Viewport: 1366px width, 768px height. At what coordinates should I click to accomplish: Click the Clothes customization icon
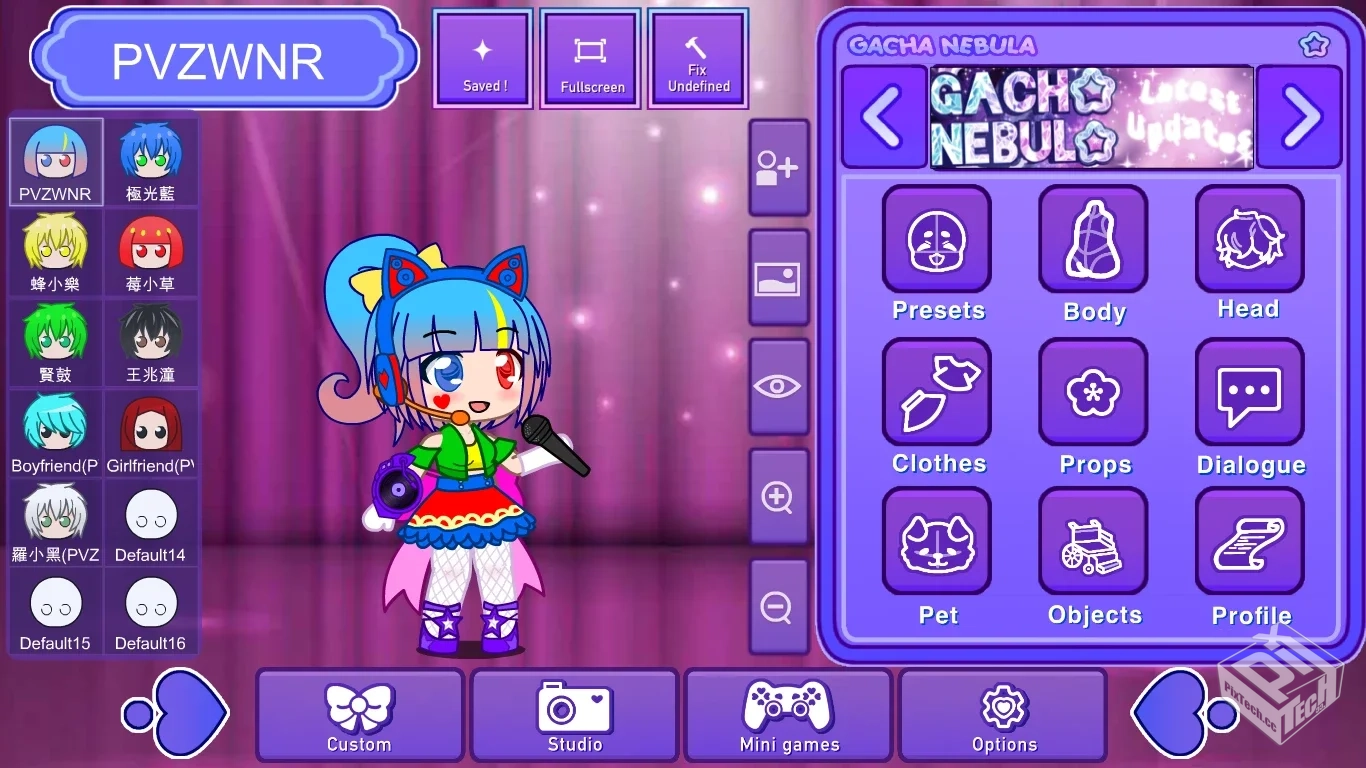pyautogui.click(x=937, y=391)
